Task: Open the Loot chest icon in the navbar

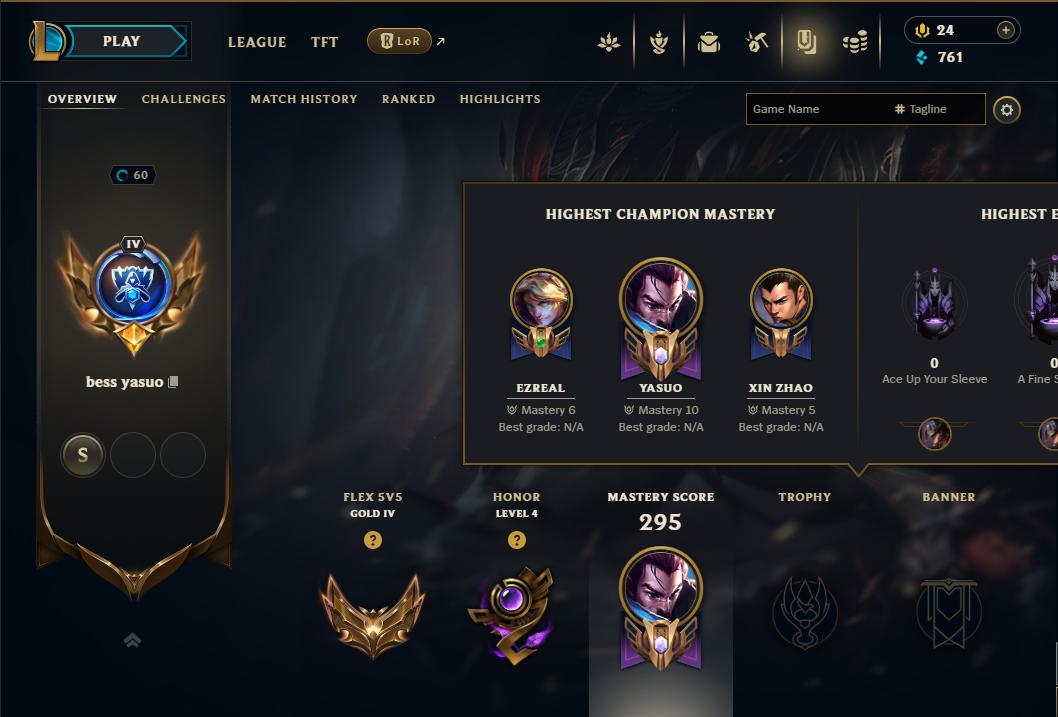Action: point(709,42)
